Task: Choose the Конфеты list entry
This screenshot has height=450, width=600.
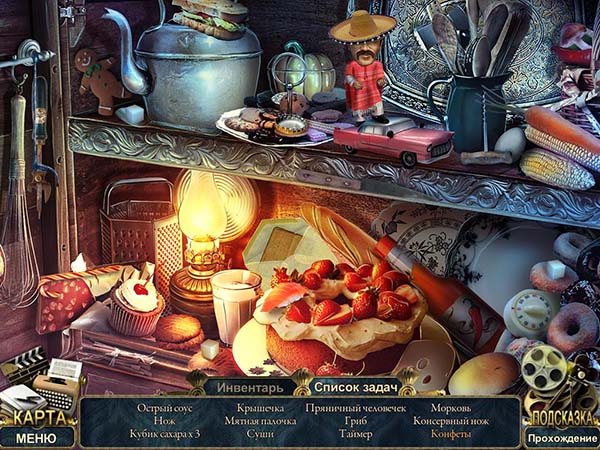Action: (x=450, y=434)
